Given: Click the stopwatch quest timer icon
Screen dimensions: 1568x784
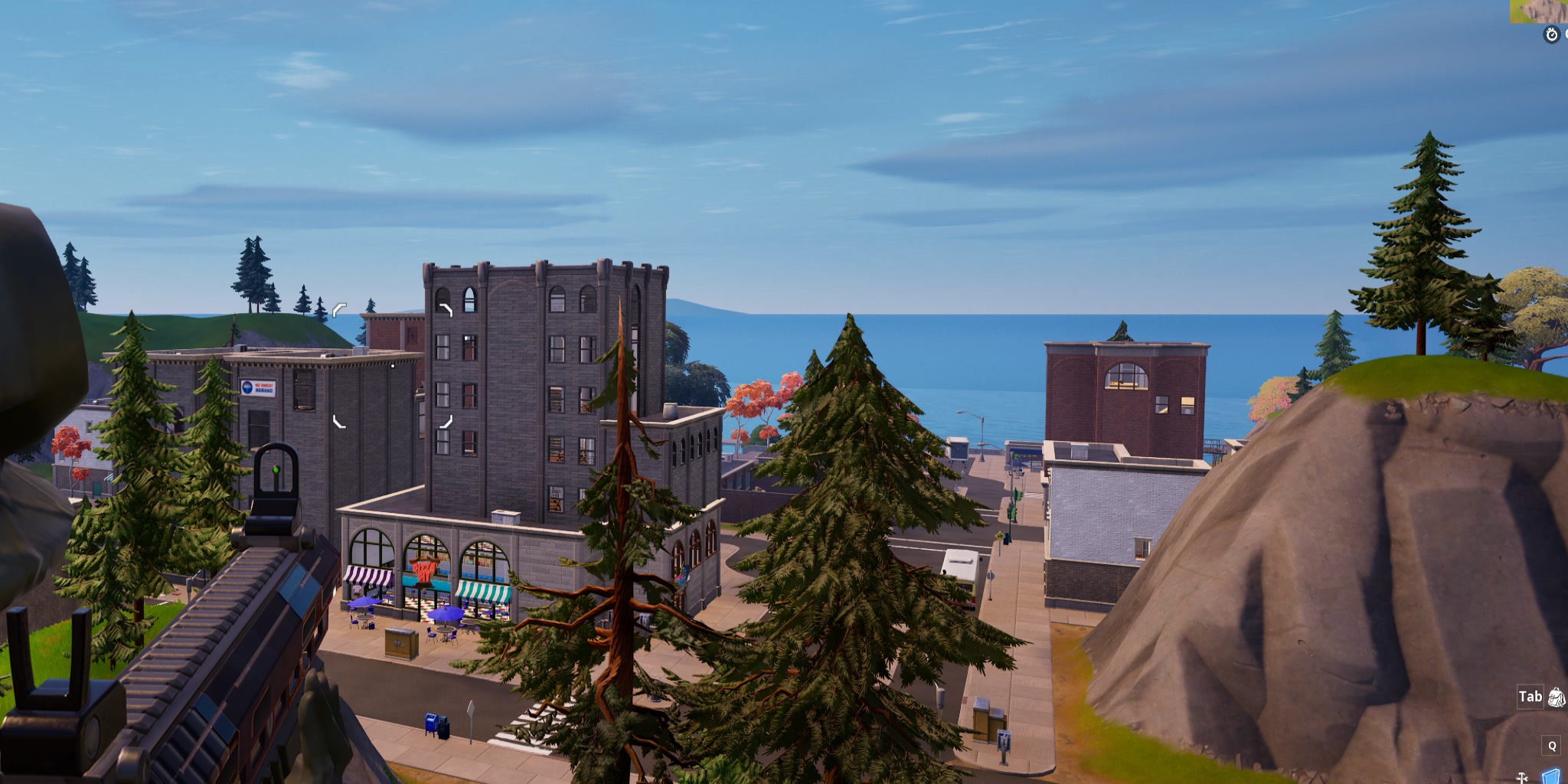Looking at the screenshot, I should click(x=1551, y=34).
